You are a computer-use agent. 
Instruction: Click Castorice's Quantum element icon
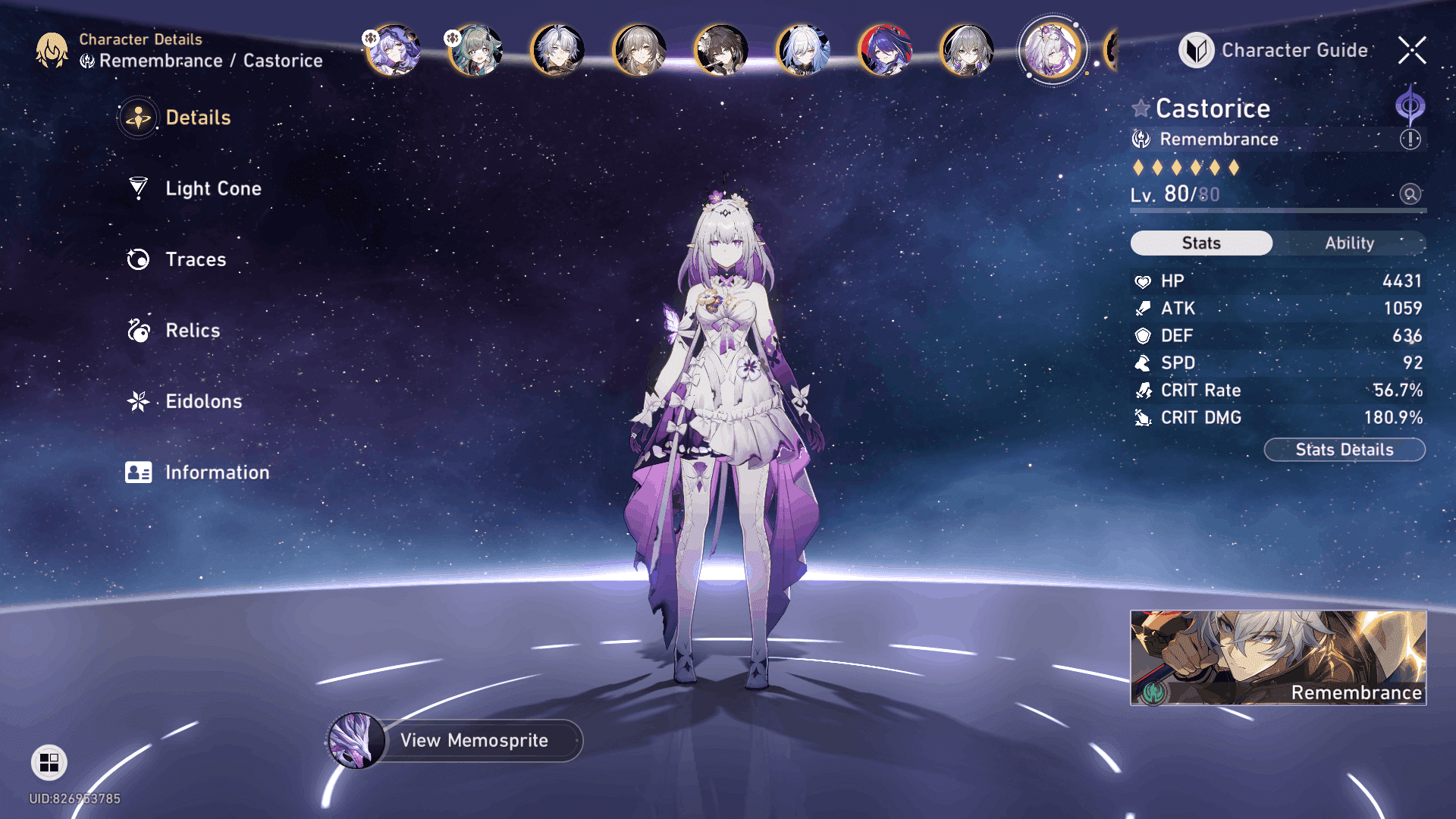[x=1410, y=105]
